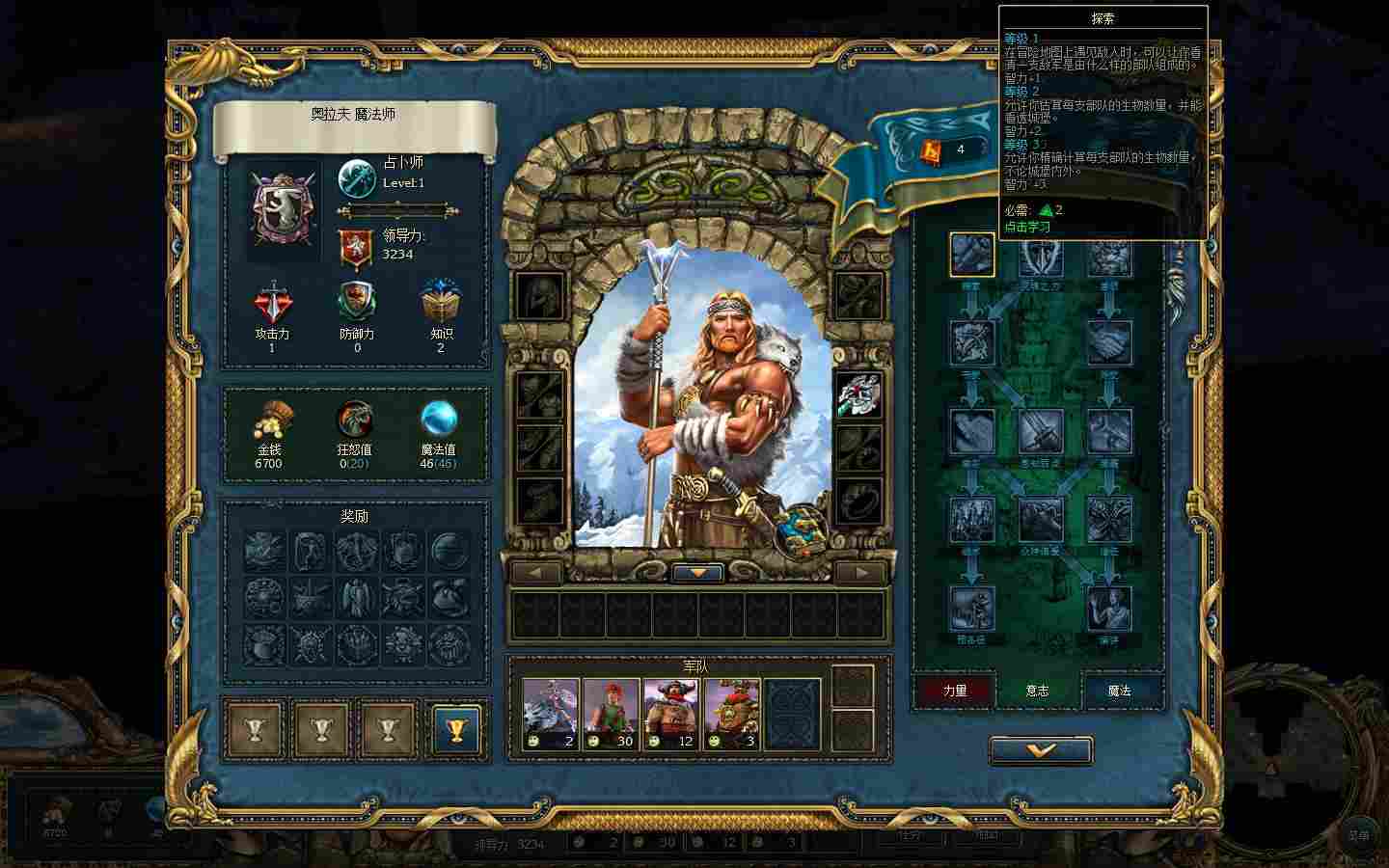Viewport: 1389px width, 868px height.
Task: Show the next inventory page with right arrow
Action: [859, 572]
